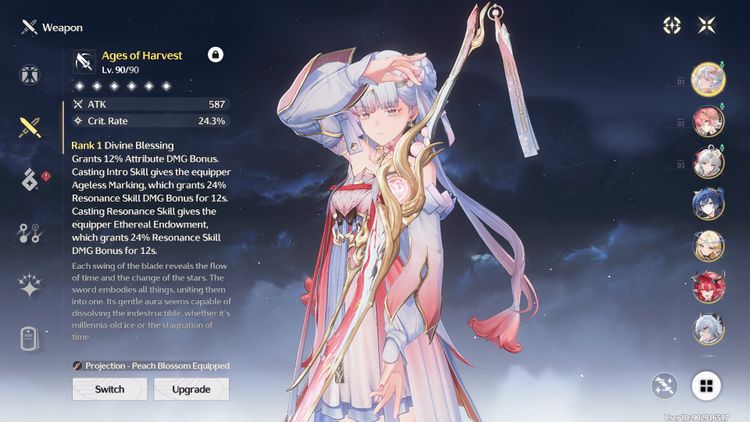This screenshot has width=750, height=422.
Task: Select the crossed swords weapon tab
Action: (30, 127)
